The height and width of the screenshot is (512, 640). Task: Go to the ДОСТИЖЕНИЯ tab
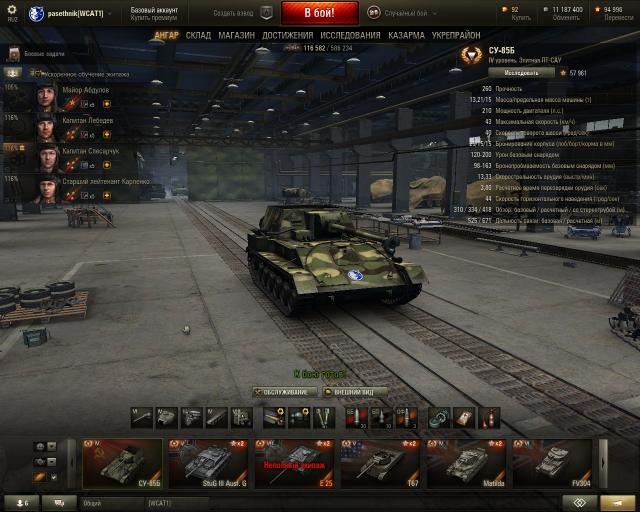point(287,35)
